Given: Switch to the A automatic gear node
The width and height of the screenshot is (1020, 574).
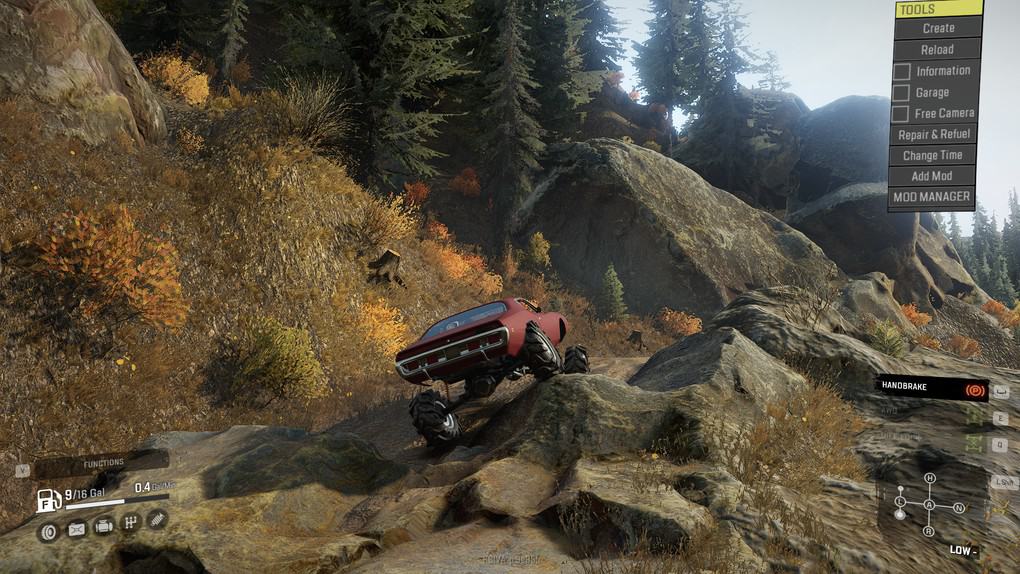Looking at the screenshot, I should (929, 504).
